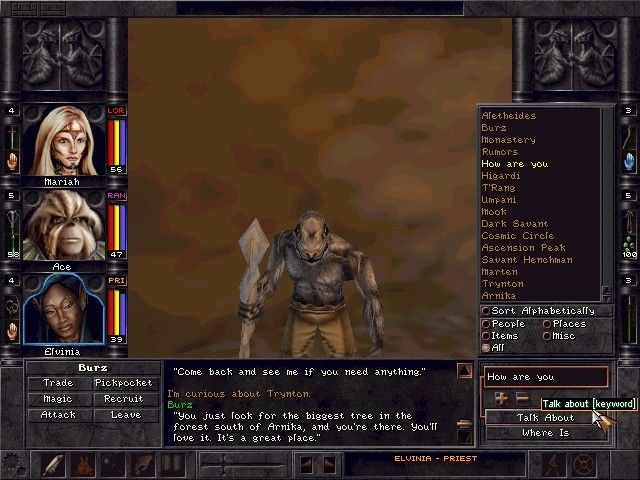This screenshot has width=640, height=480.
Task: Leave the conversation with Burz
Action: pyautogui.click(x=125, y=414)
